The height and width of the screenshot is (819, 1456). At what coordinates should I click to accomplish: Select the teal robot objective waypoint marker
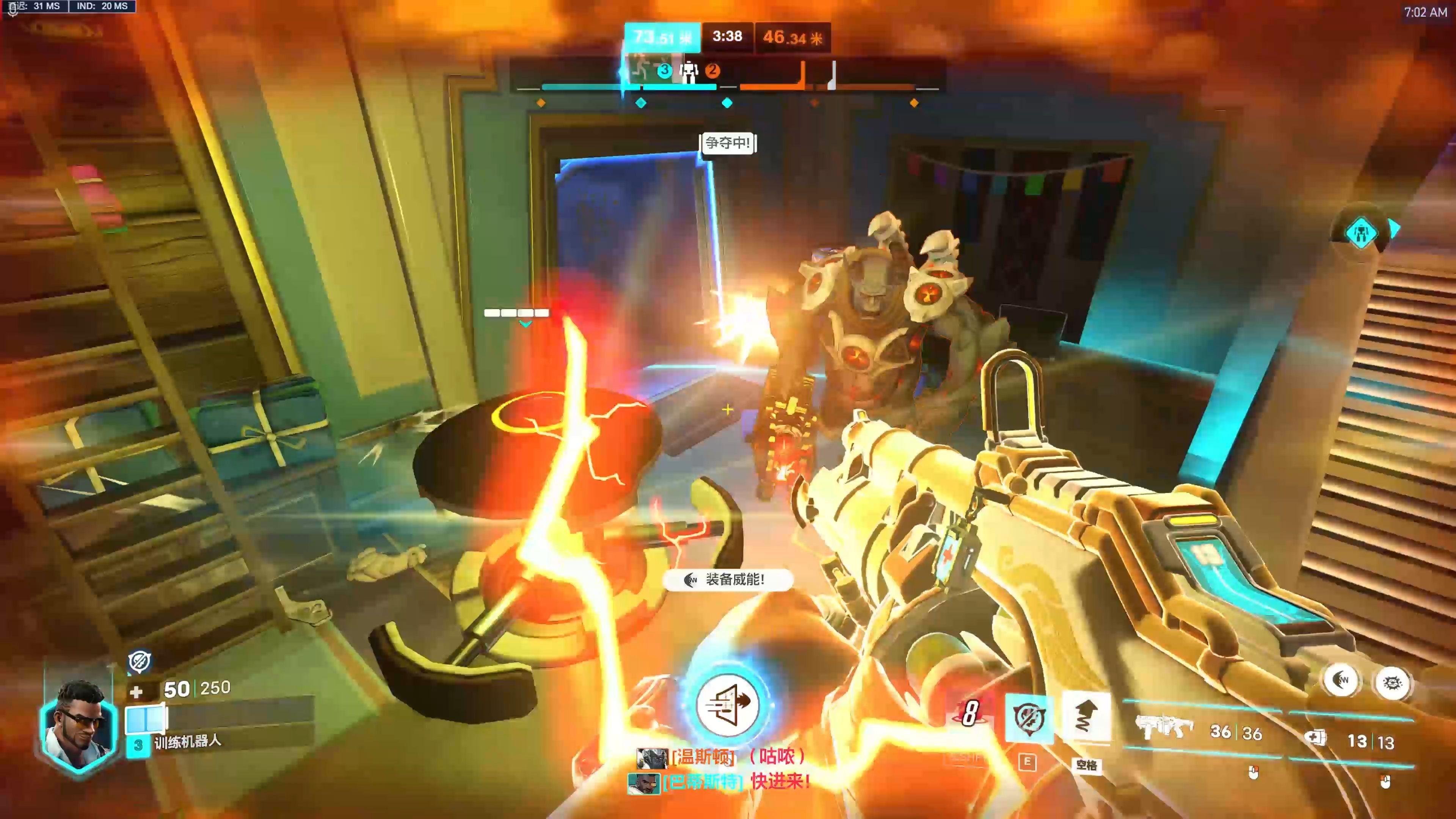coord(1361,232)
